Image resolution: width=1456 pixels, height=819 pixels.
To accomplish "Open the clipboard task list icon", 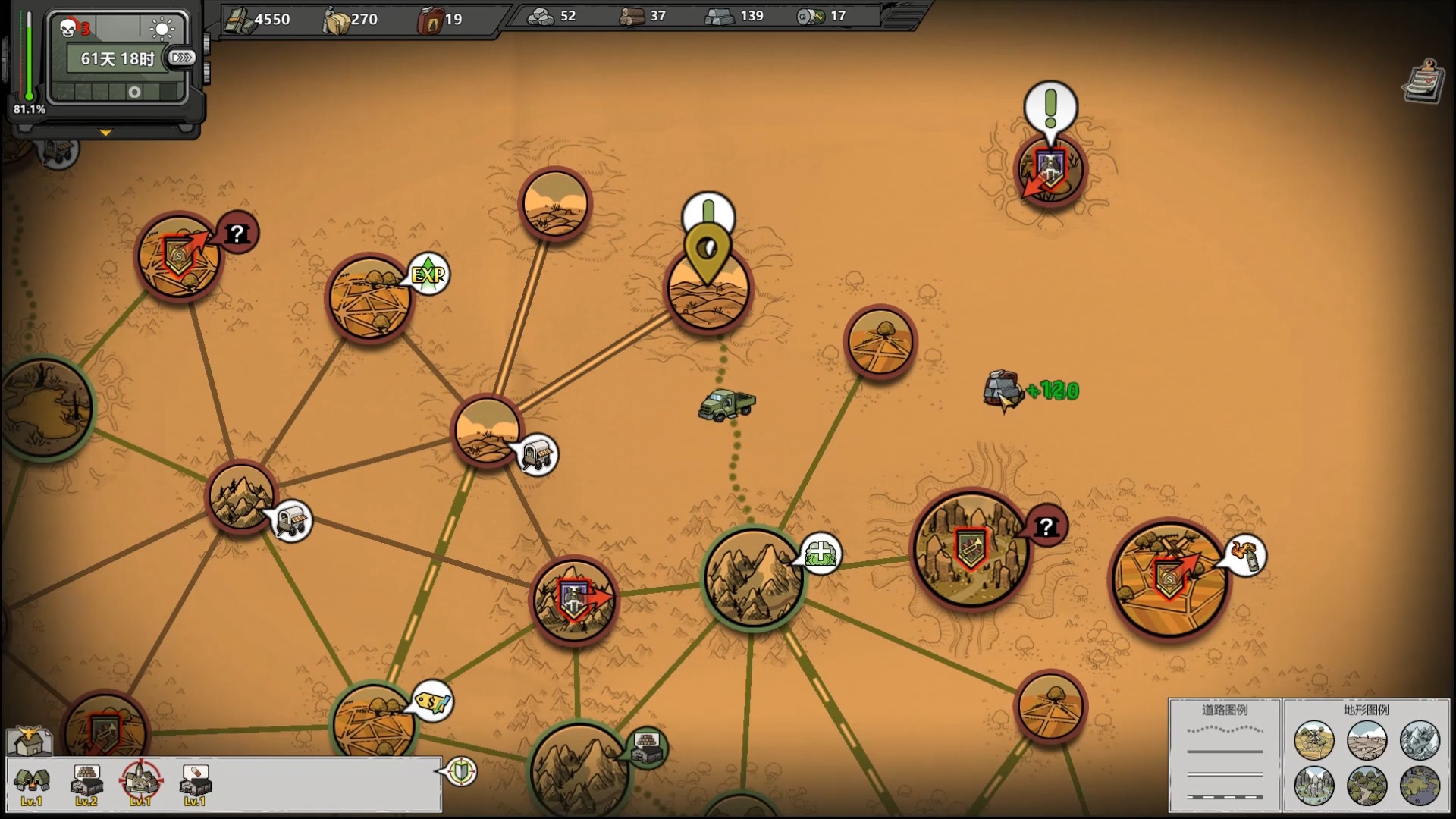I will (x=1423, y=81).
